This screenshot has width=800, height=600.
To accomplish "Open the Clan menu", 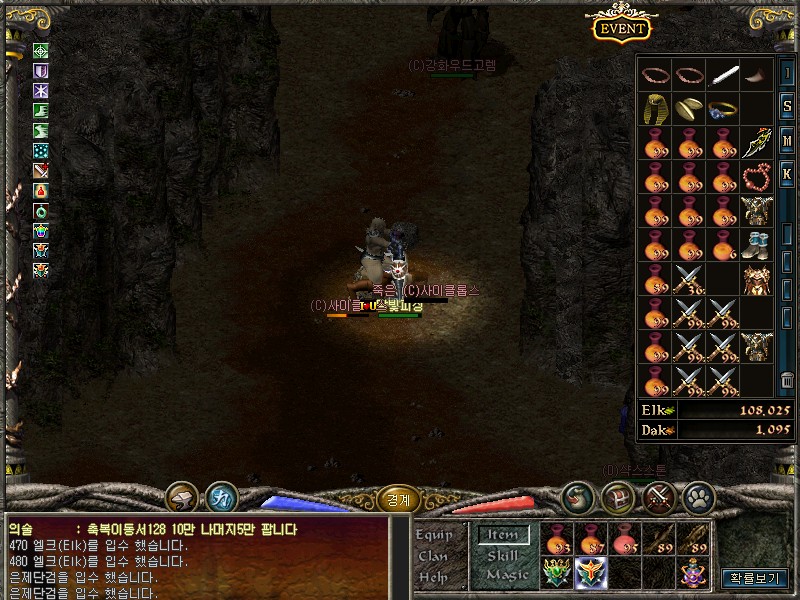I will pyautogui.click(x=433, y=556).
